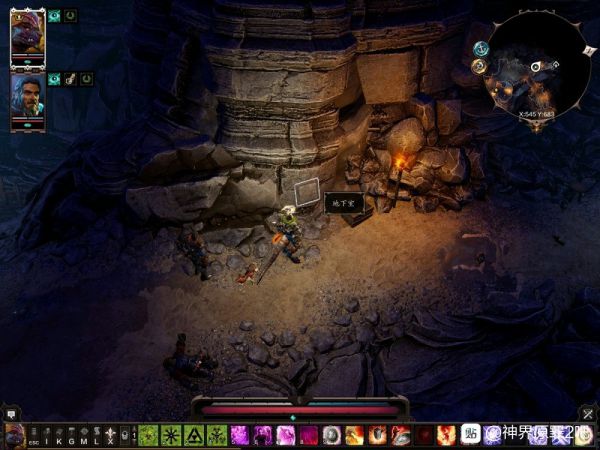Open the ESC menu shortcut button
This screenshot has height=450, width=600.
click(x=34, y=436)
